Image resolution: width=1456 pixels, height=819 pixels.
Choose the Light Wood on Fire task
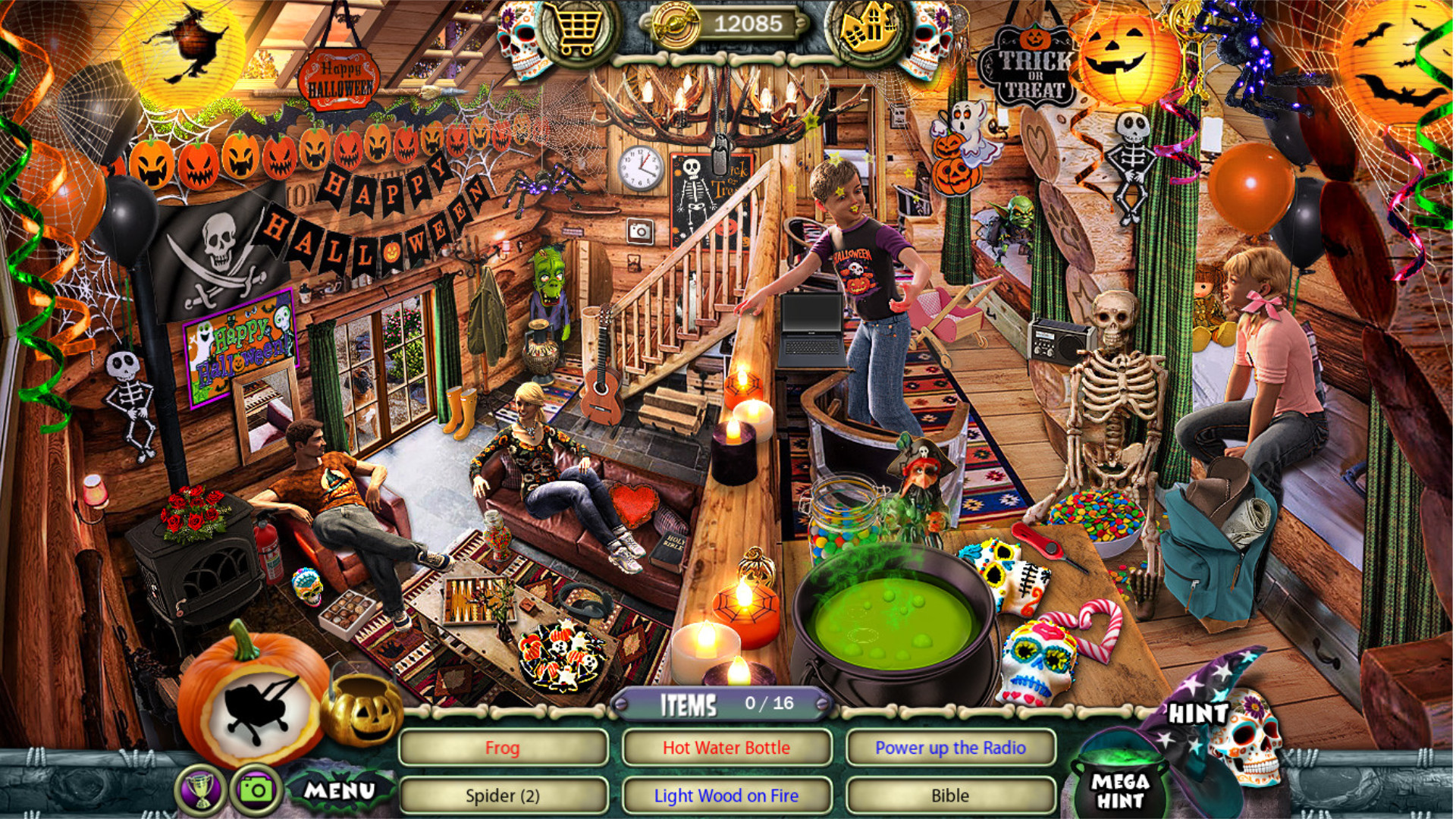click(726, 795)
